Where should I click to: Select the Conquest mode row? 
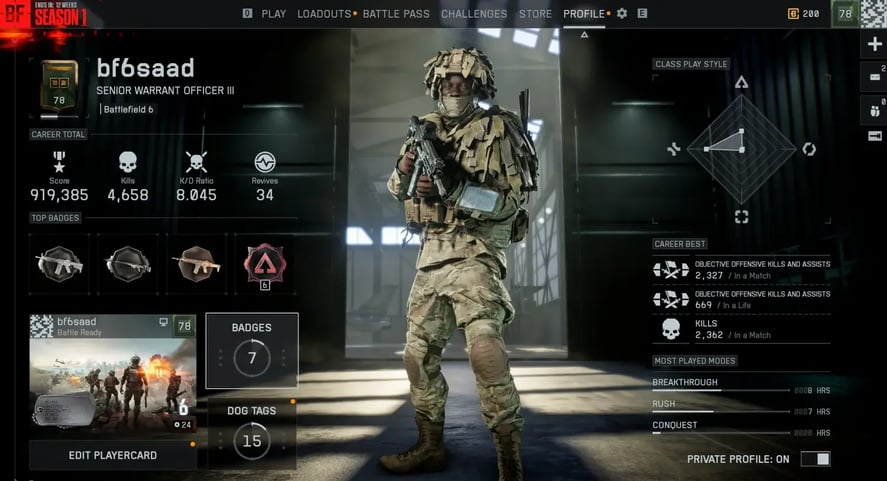(740, 428)
